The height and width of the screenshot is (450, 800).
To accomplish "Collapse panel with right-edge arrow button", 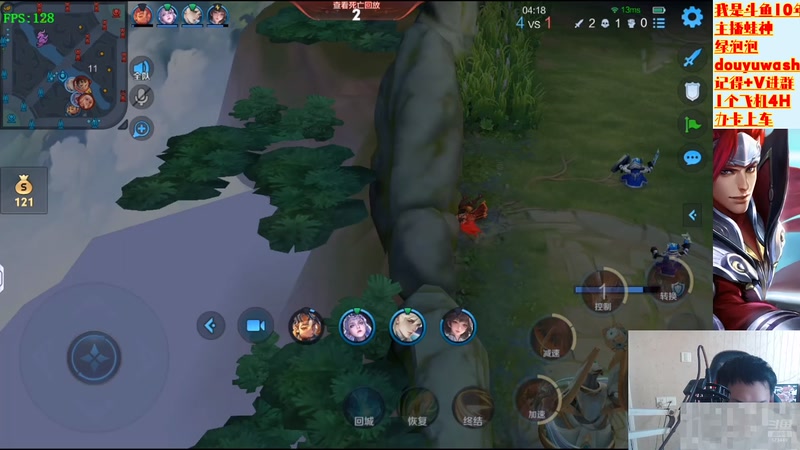I will (x=692, y=215).
